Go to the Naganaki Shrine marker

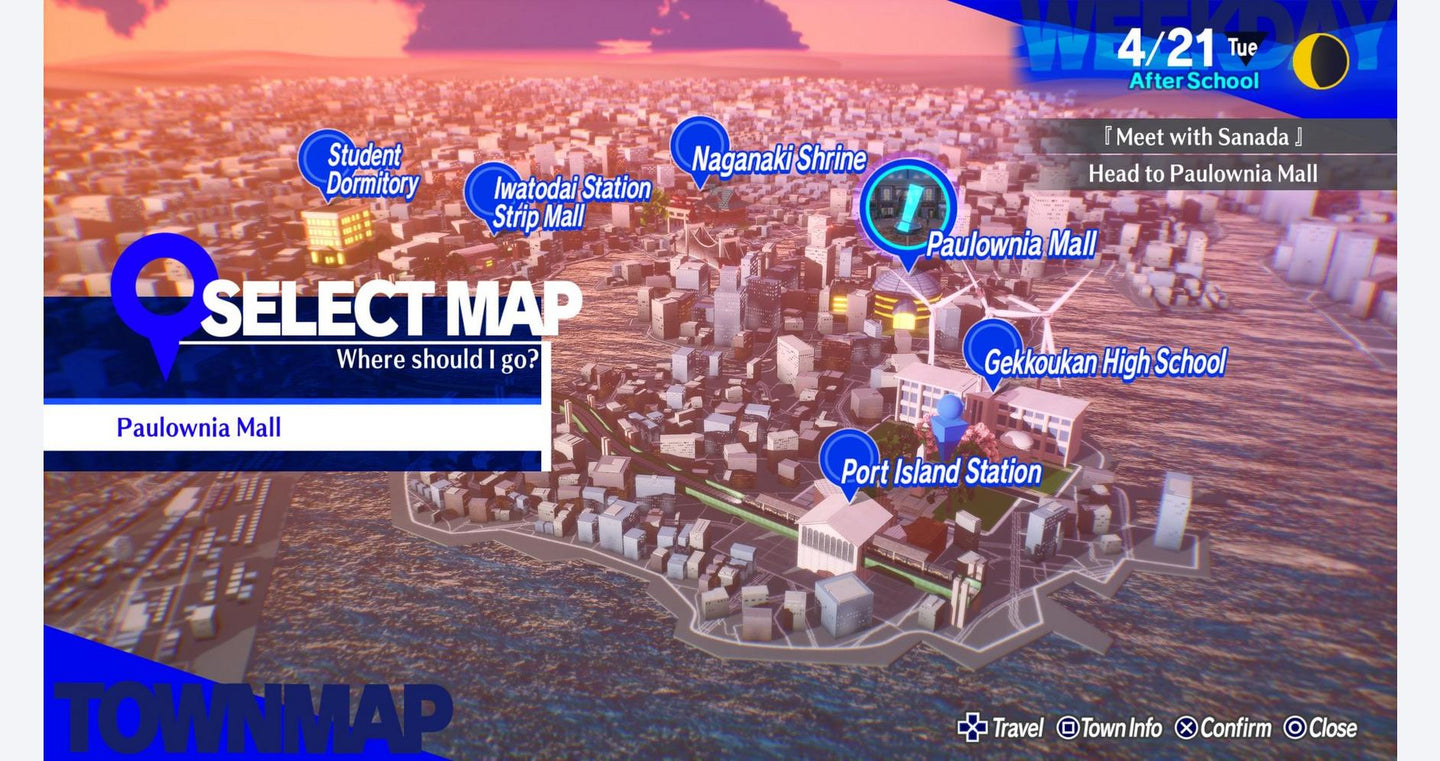(699, 147)
